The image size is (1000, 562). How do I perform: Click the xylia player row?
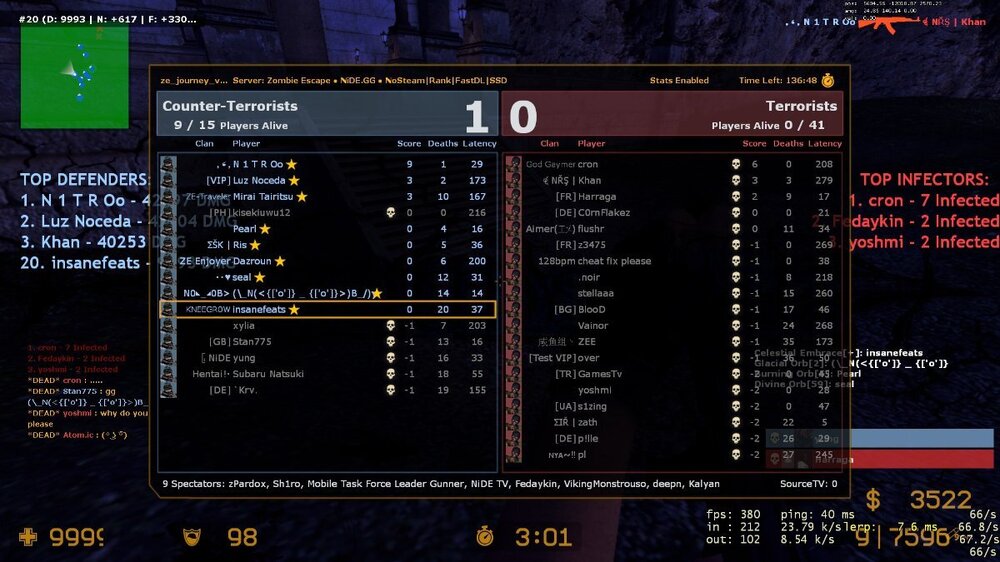328,326
